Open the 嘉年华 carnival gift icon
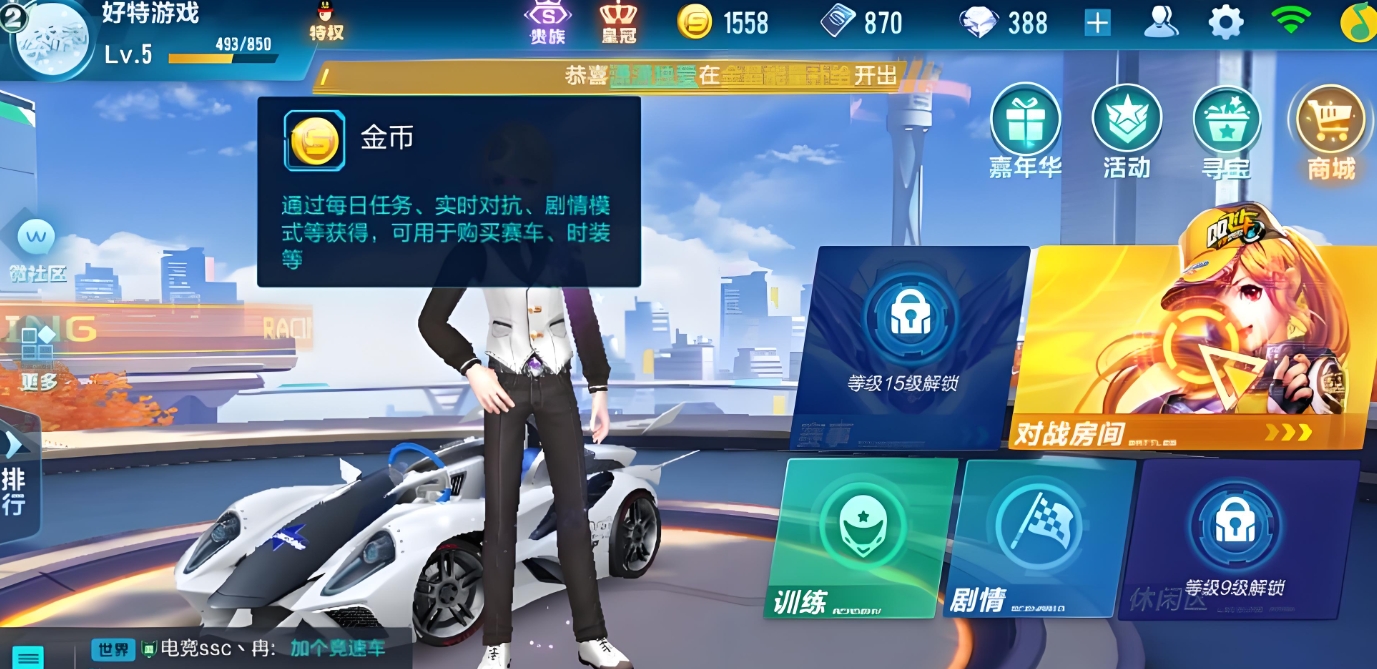This screenshot has height=669, width=1377. (1025, 130)
